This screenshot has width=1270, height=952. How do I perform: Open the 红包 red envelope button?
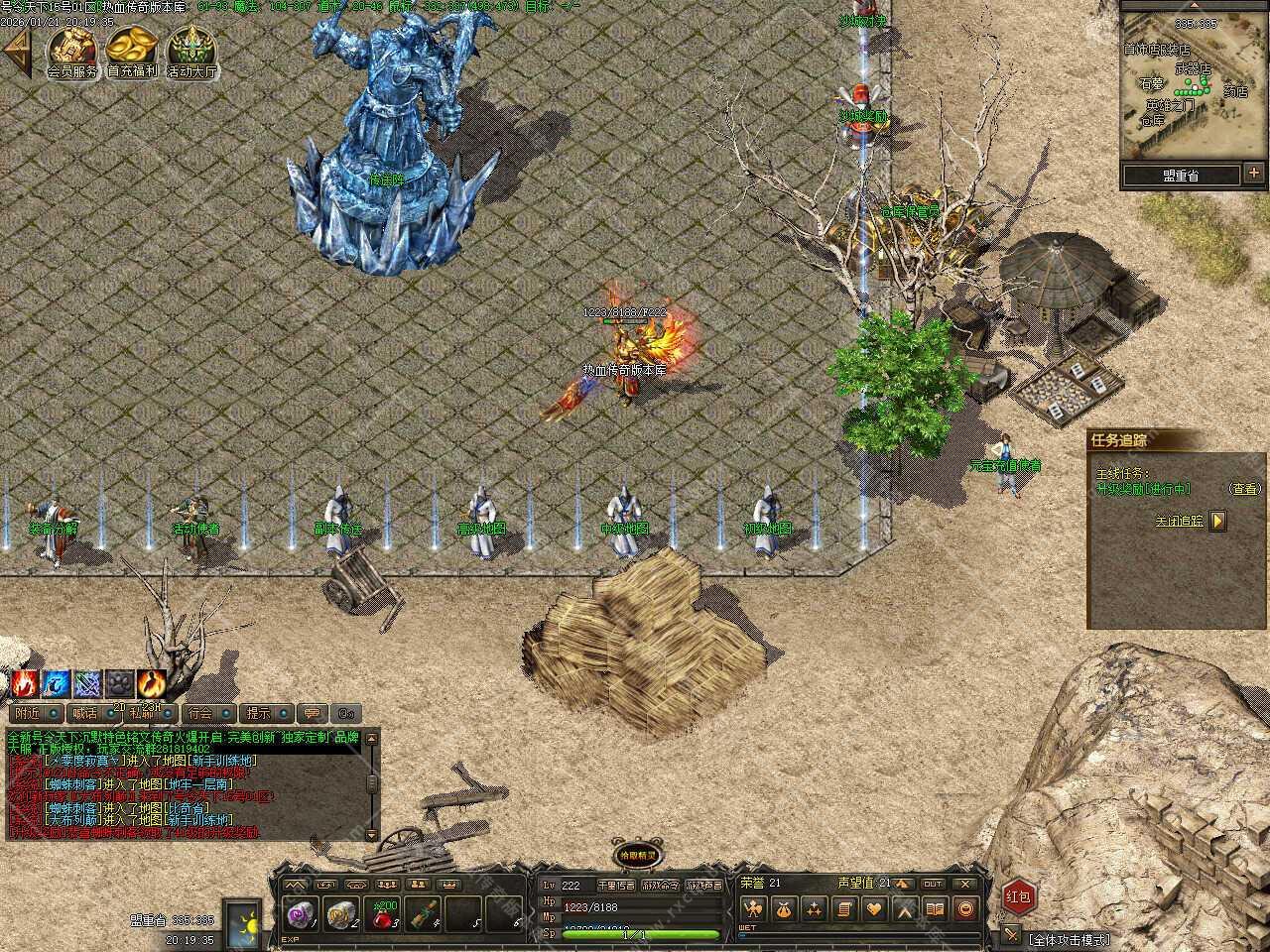tap(1018, 896)
